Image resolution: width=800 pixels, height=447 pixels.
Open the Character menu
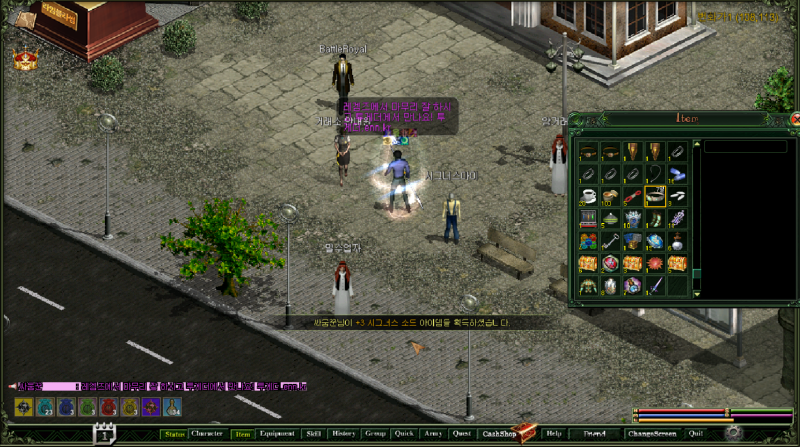(x=207, y=434)
